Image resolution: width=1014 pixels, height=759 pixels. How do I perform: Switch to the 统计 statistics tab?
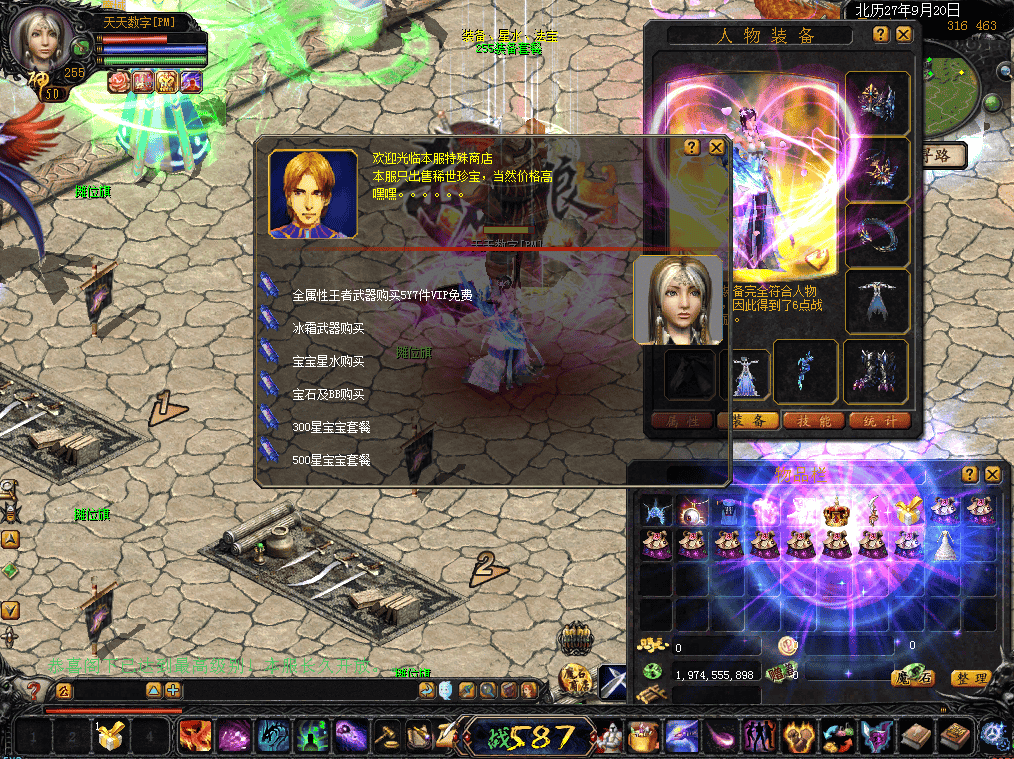click(877, 421)
